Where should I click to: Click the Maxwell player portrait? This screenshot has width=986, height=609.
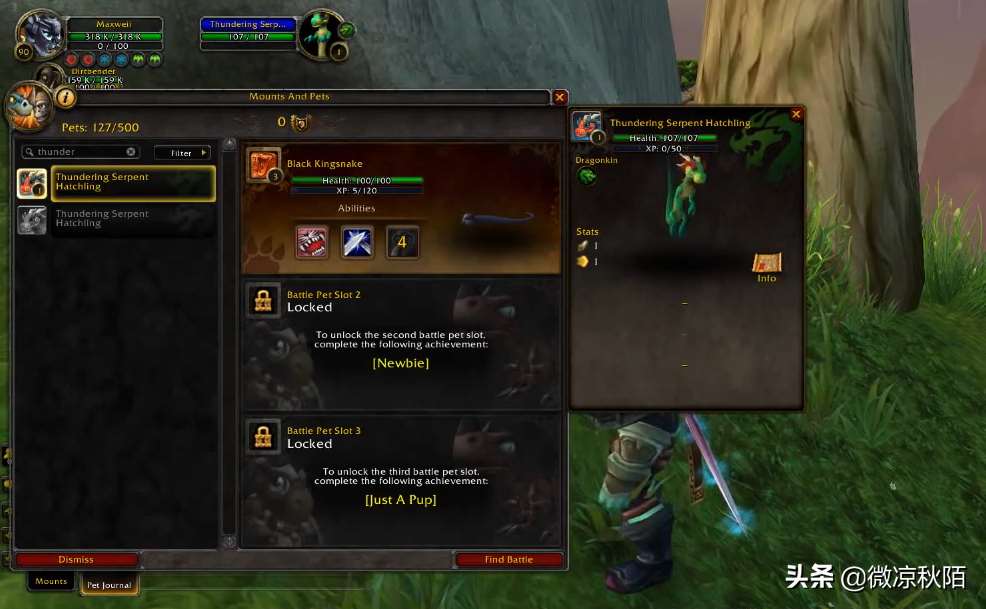click(41, 34)
